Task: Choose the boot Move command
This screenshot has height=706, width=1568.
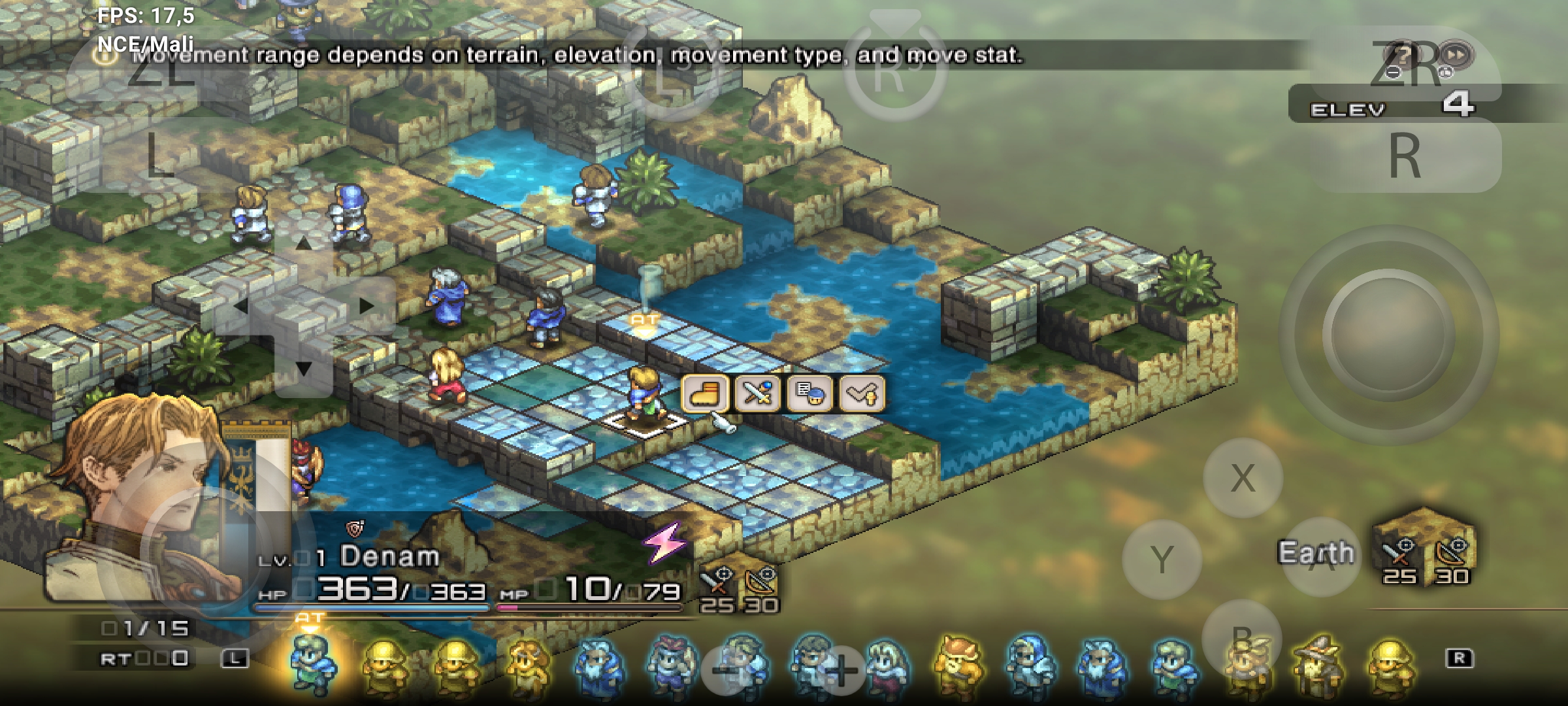Action: [705, 394]
